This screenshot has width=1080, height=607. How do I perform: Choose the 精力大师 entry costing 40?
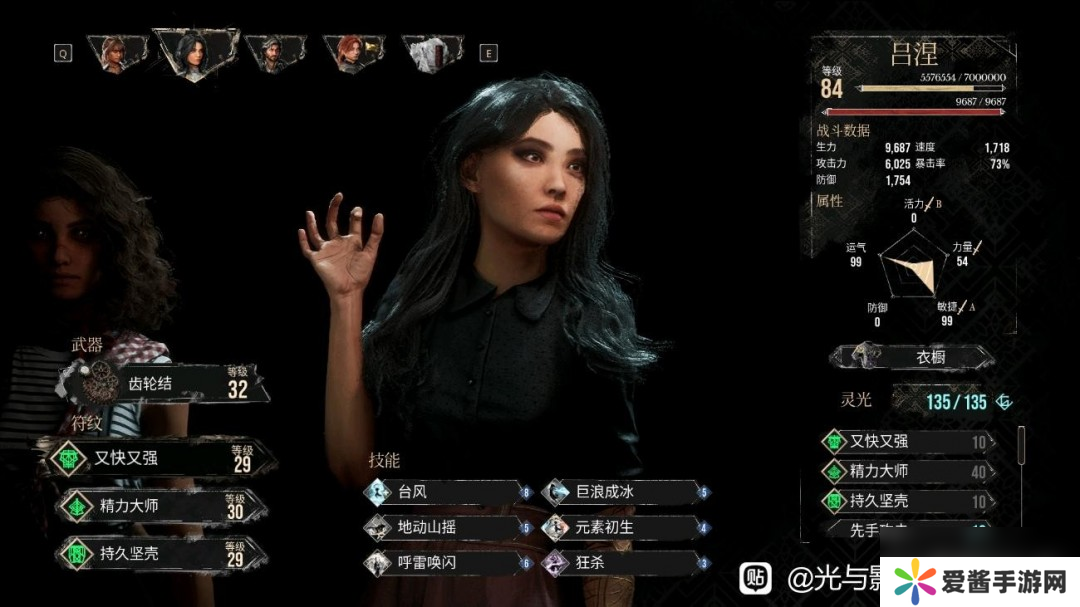[910, 471]
